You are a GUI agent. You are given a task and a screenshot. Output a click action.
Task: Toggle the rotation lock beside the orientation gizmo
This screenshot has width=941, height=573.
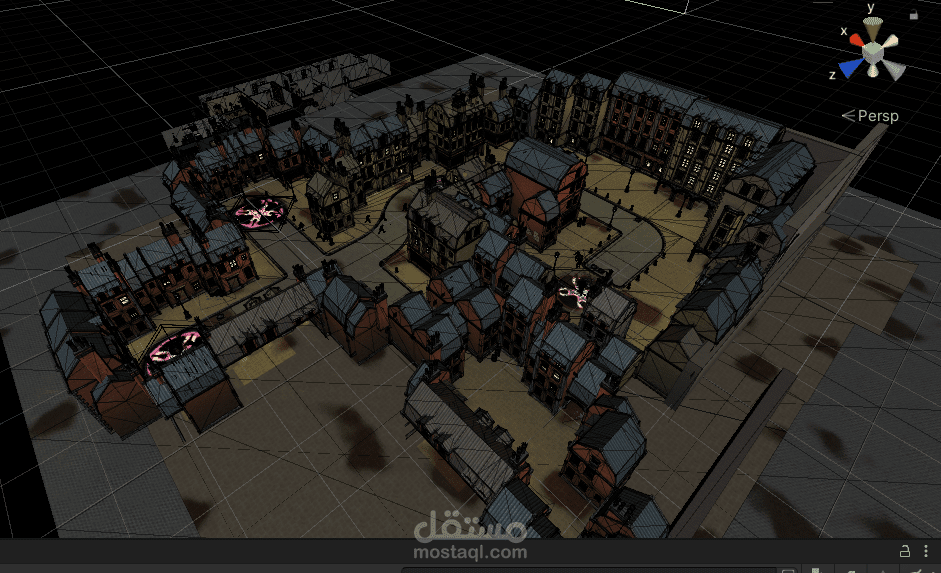click(914, 14)
